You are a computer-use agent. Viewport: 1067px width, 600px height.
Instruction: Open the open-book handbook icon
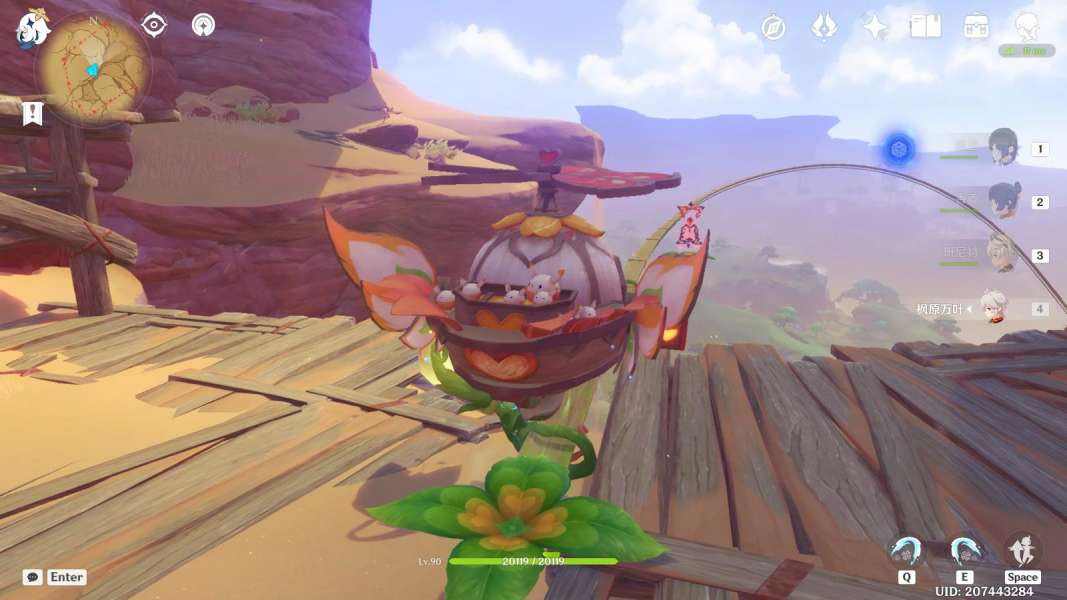pos(926,27)
